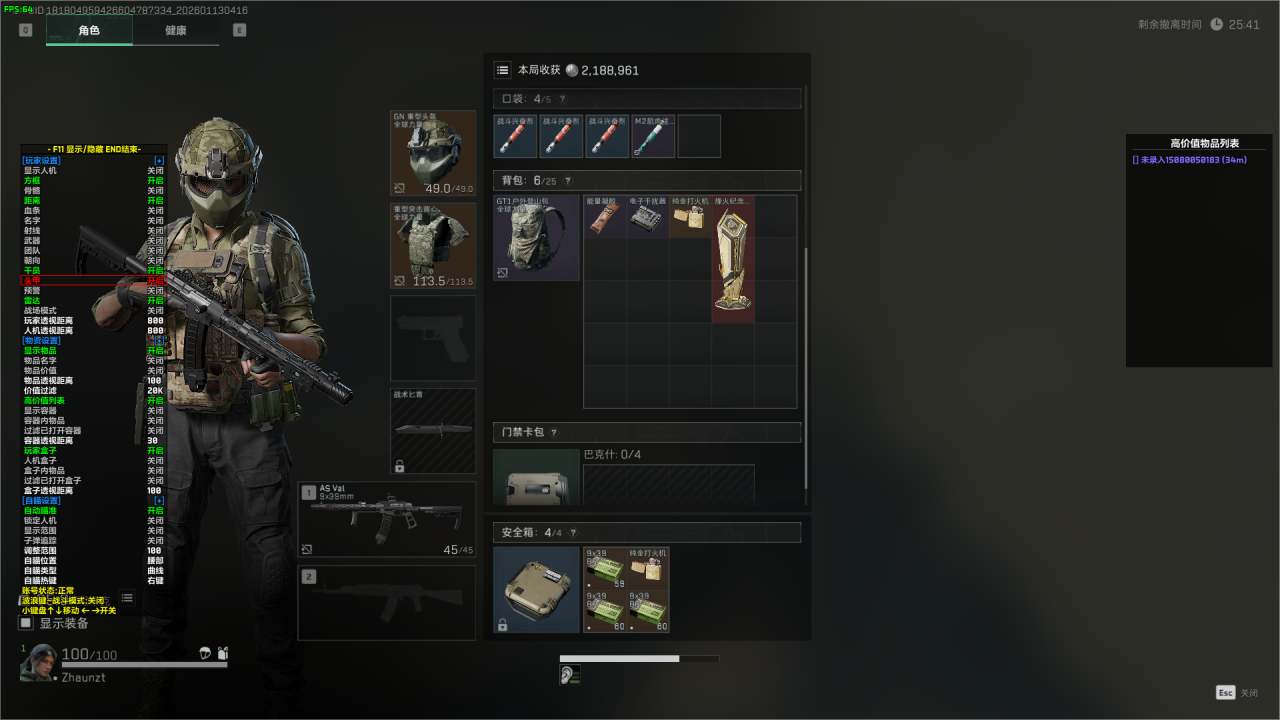Click the empty secondary weapon slot 2

point(386,603)
